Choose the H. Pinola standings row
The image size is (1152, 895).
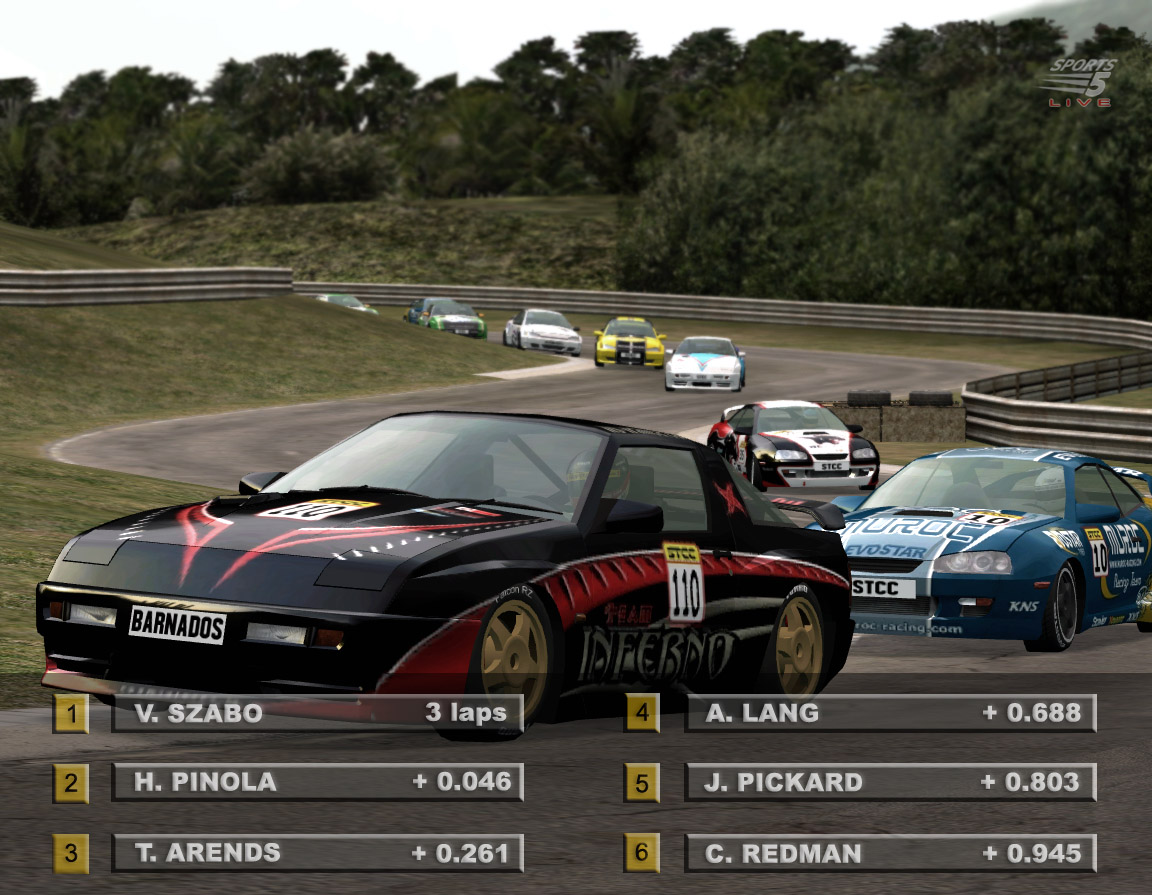317,782
